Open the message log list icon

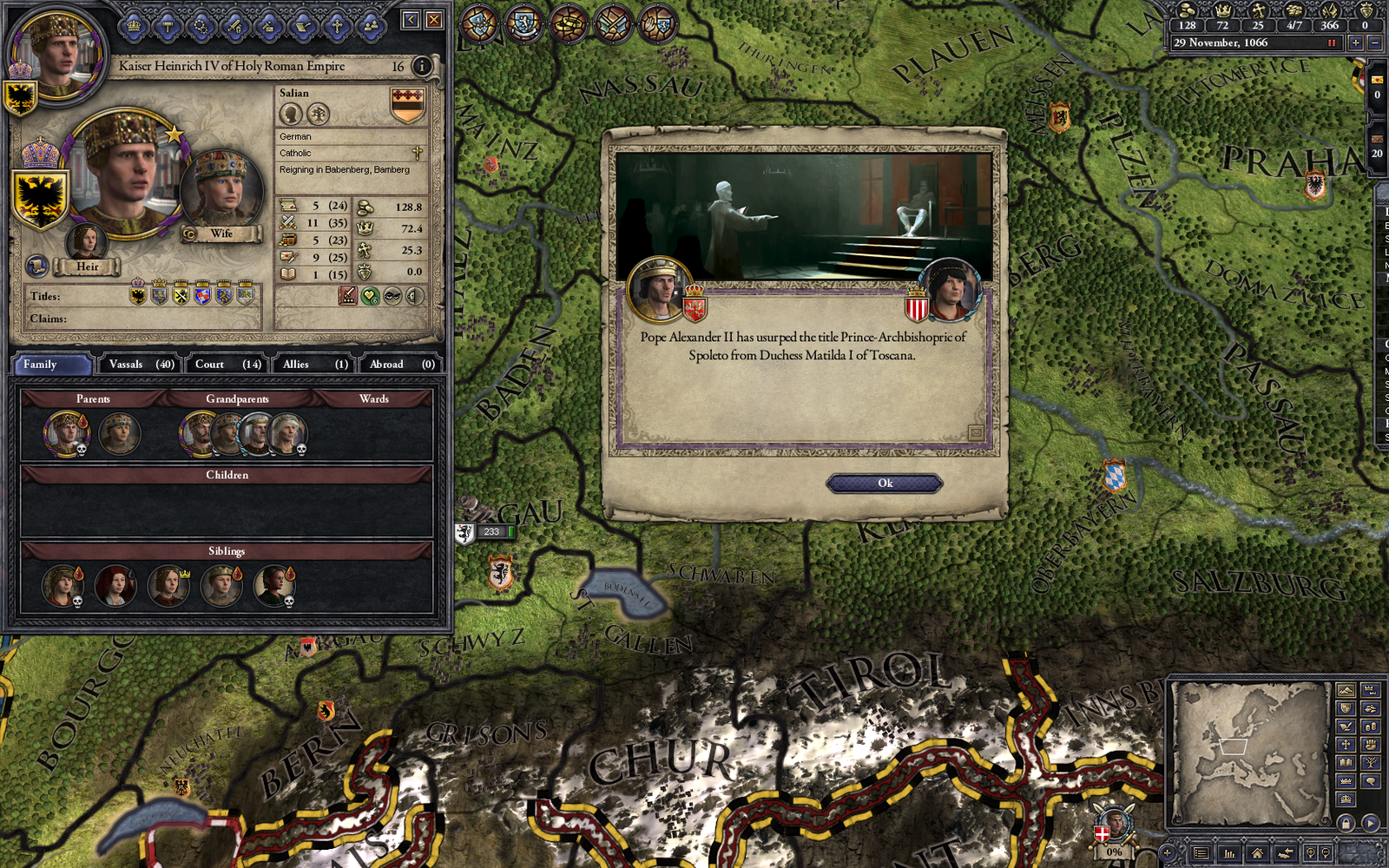click(x=1202, y=853)
